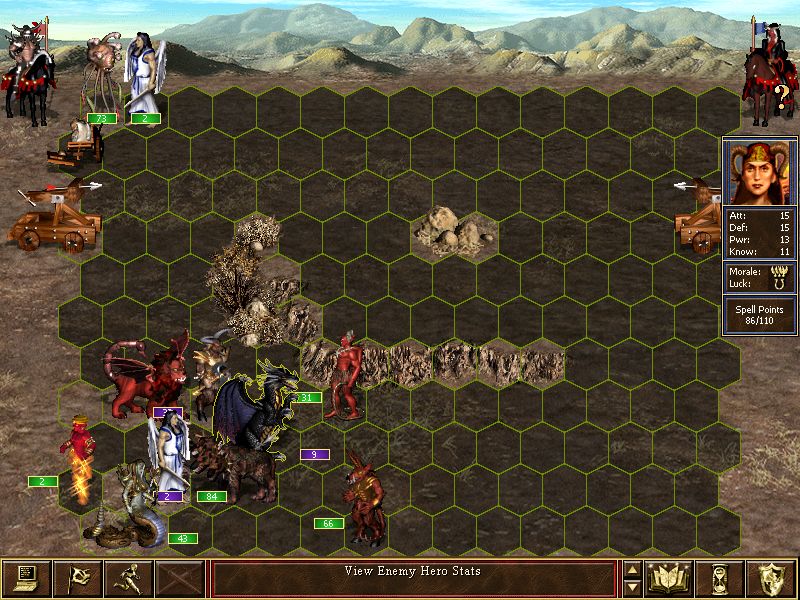Choose the hourglass wait button
Viewport: 800px width, 600px height.
click(721, 579)
